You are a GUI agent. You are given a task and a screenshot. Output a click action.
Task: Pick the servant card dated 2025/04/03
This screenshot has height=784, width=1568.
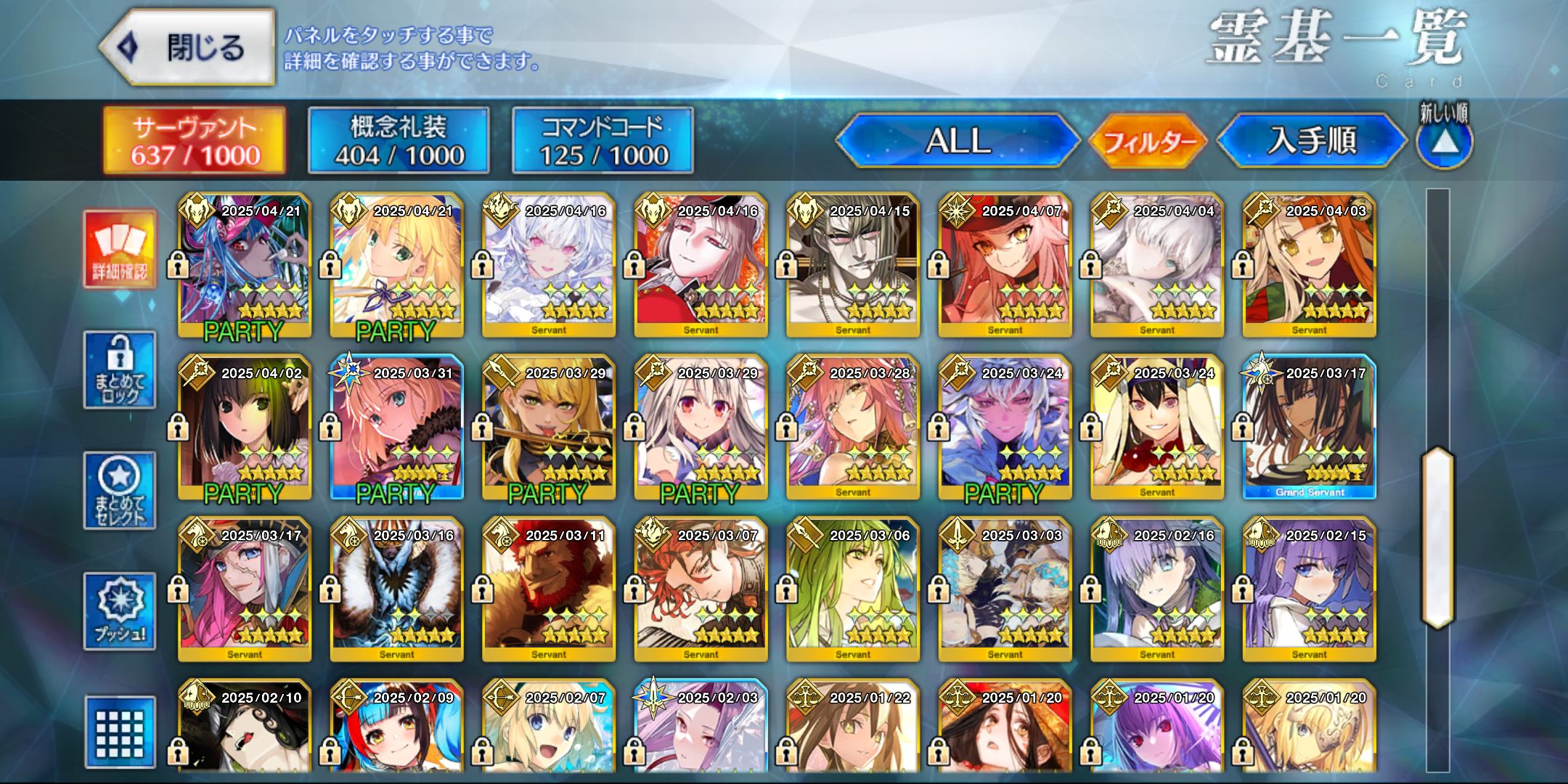[1309, 266]
